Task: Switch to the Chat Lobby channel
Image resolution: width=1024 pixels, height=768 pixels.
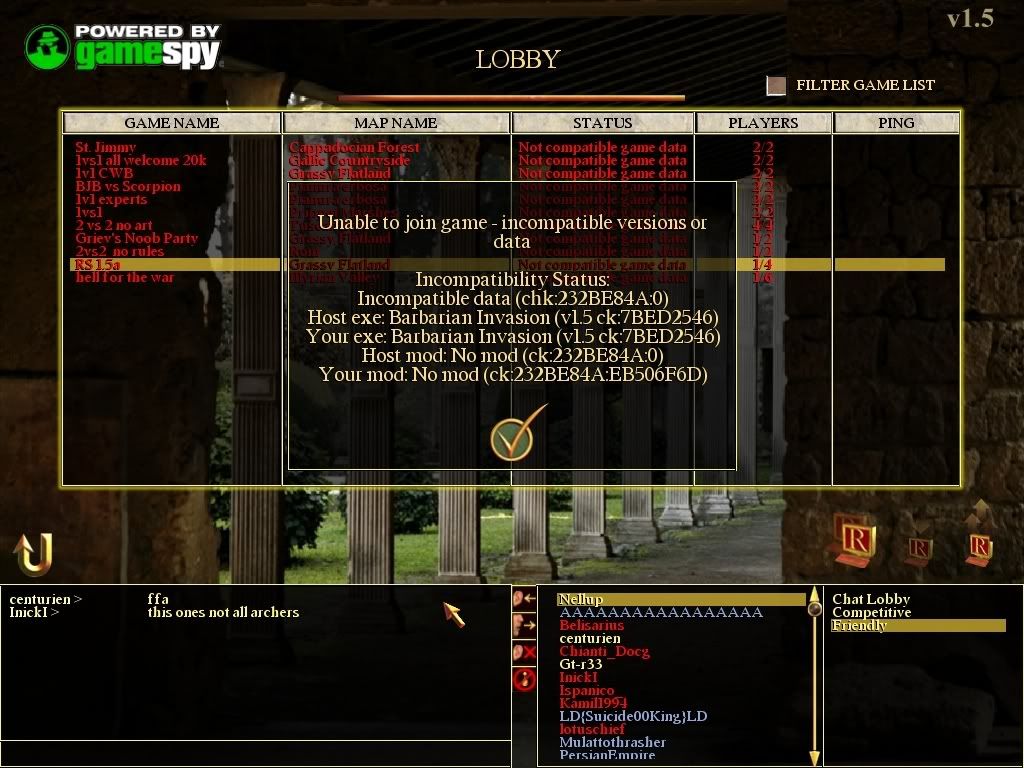Action: [x=871, y=600]
